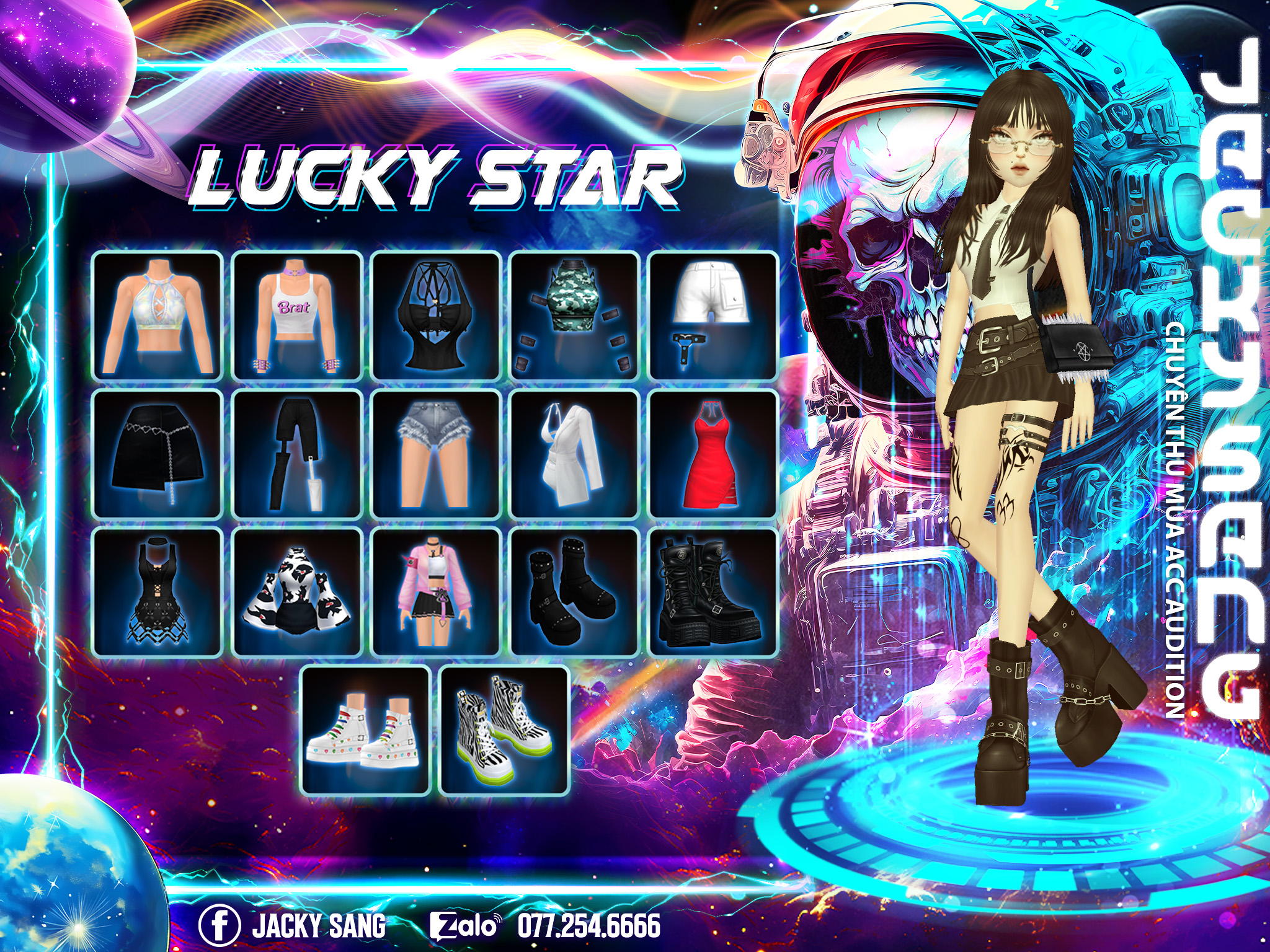
Task: Choose the tall black lace-up platform boots
Action: coord(713,593)
